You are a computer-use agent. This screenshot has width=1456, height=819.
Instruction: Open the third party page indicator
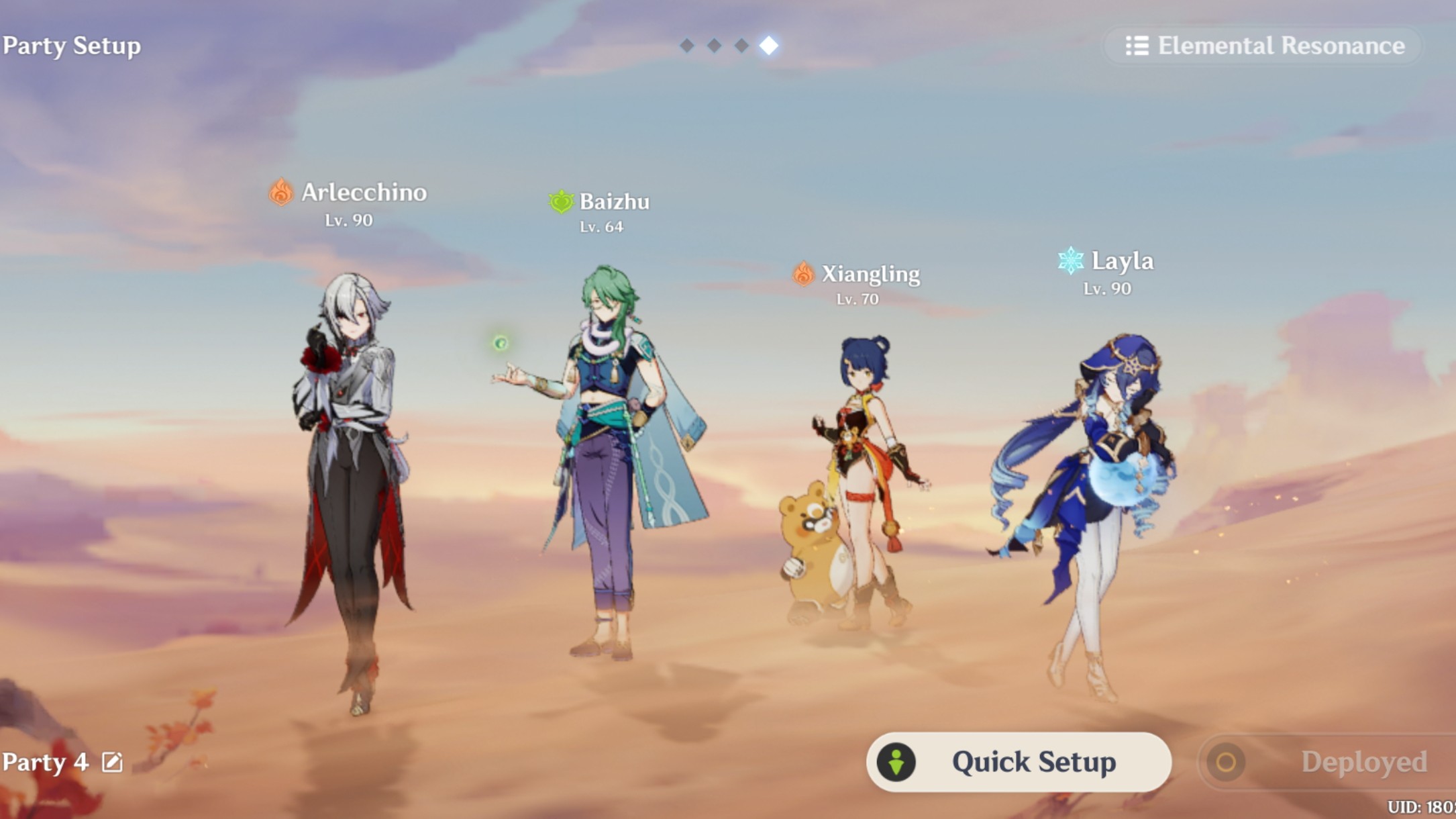pyautogui.click(x=741, y=46)
